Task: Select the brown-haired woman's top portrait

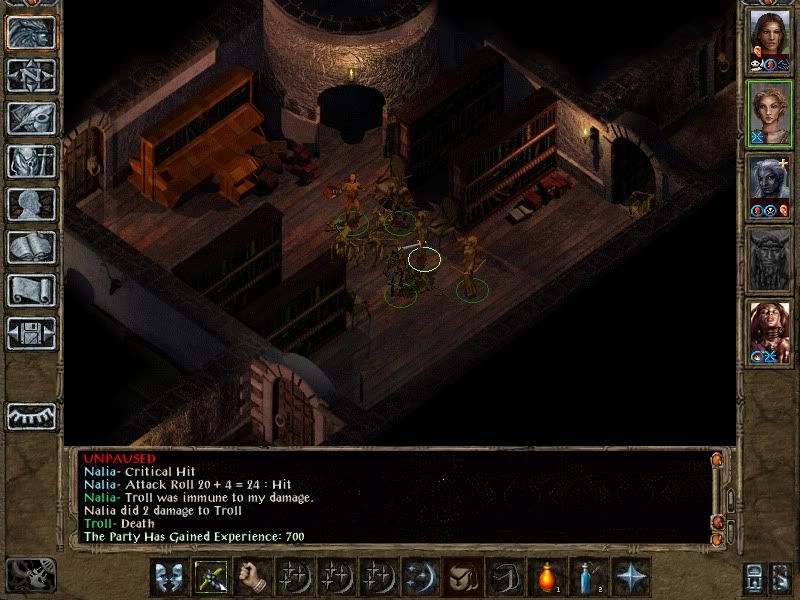Action: (x=770, y=38)
